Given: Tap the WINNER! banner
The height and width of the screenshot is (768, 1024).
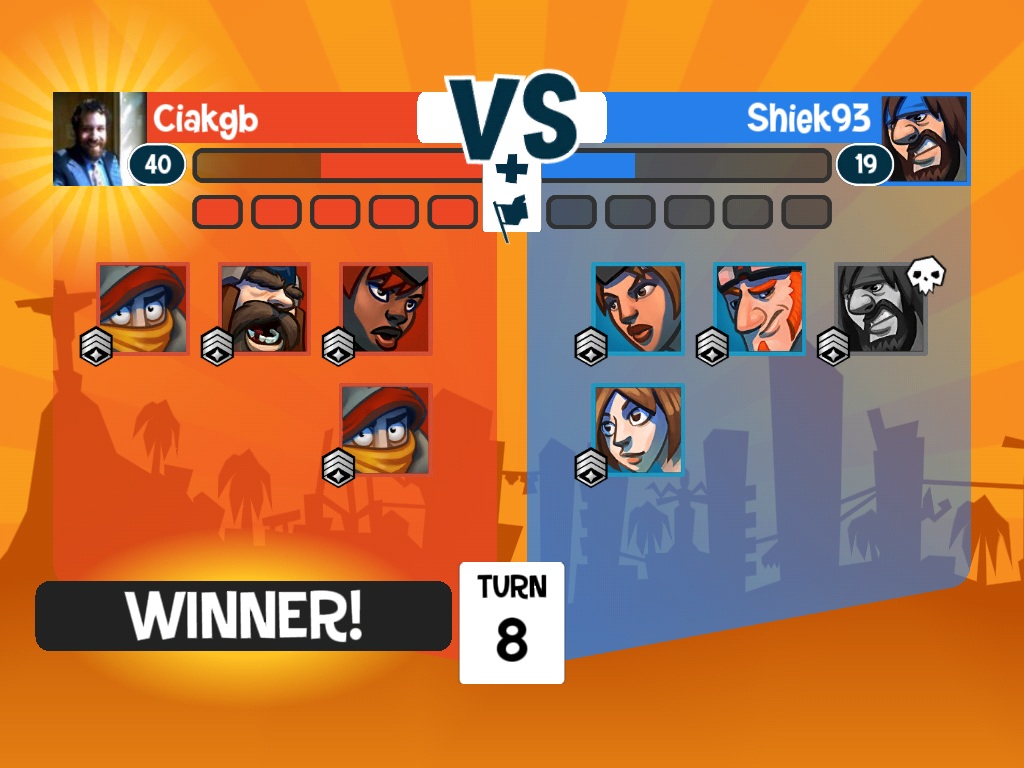Looking at the screenshot, I should tap(243, 616).
